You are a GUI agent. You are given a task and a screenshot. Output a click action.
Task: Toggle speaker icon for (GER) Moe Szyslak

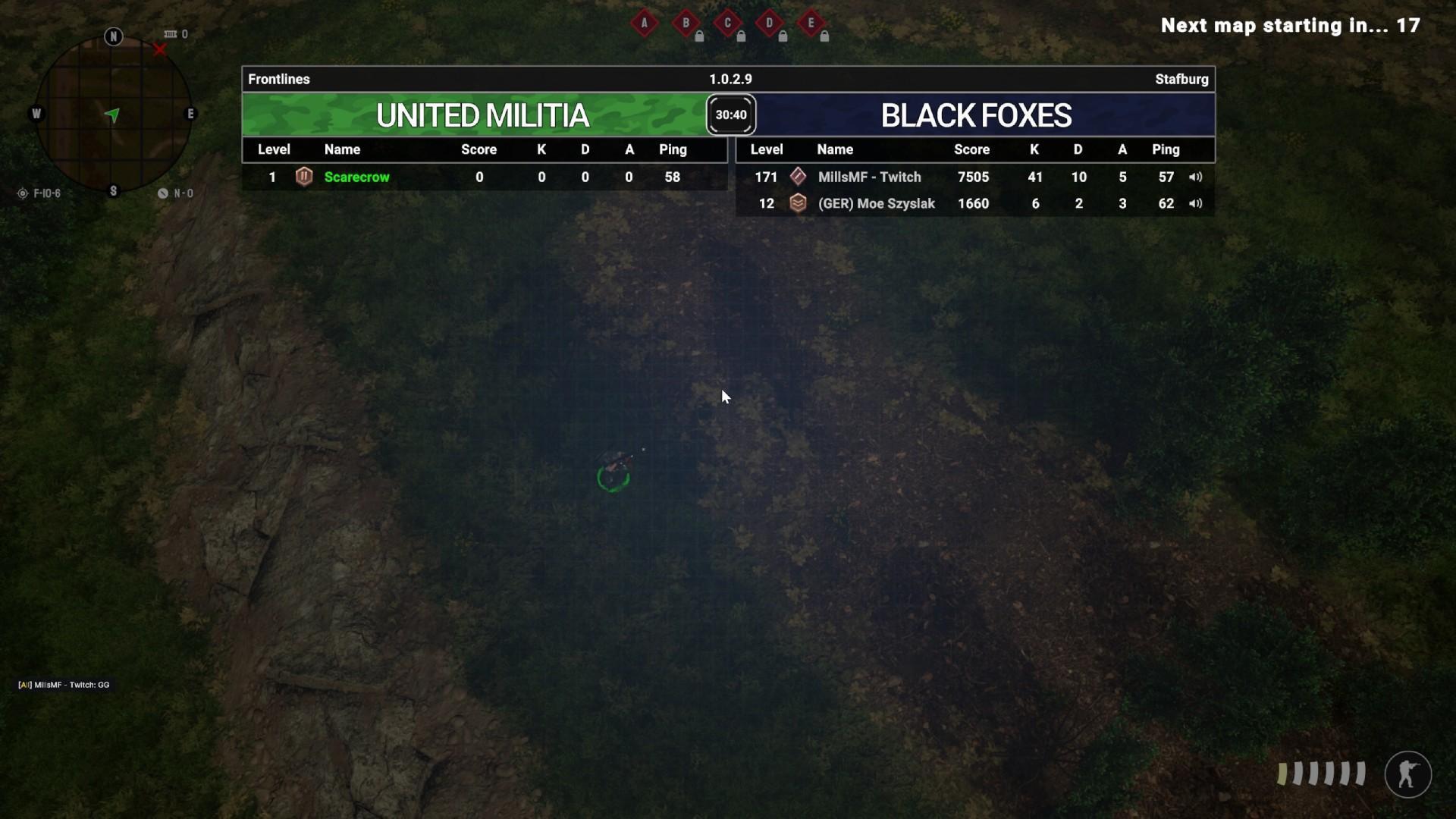(1195, 203)
